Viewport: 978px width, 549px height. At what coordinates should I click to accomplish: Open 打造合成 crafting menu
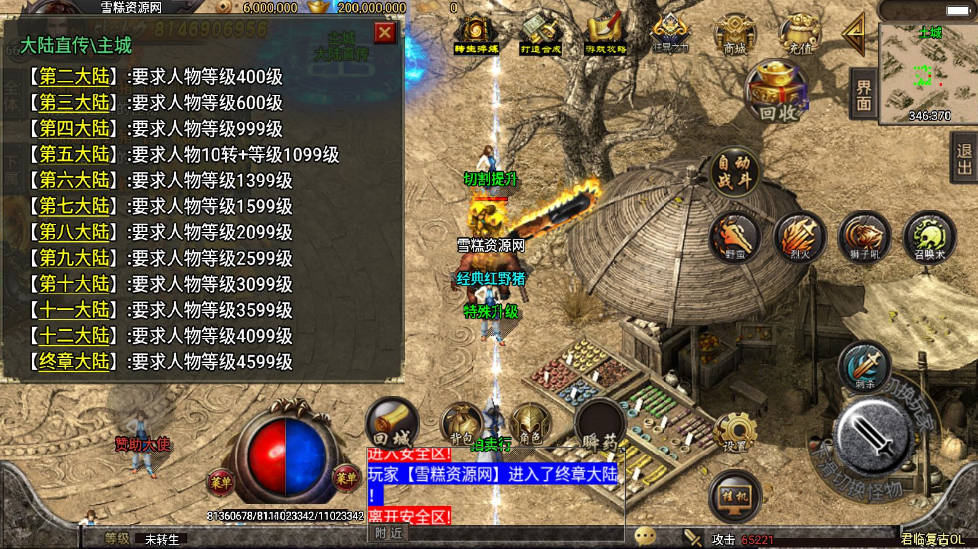541,35
